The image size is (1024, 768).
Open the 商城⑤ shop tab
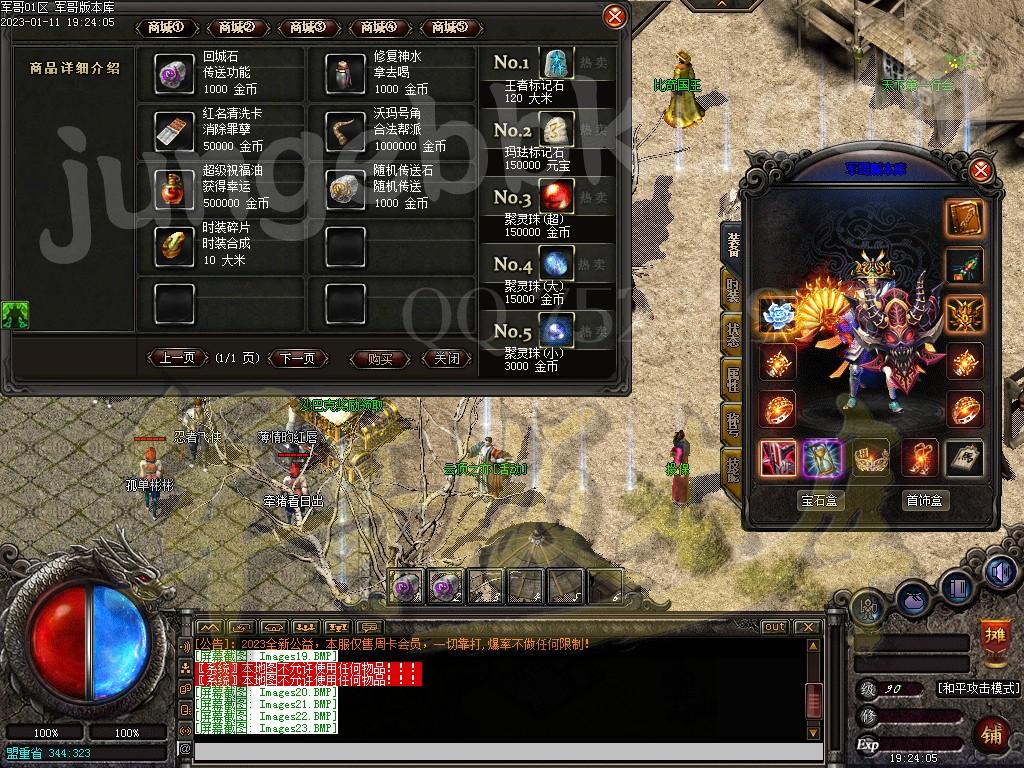point(451,27)
